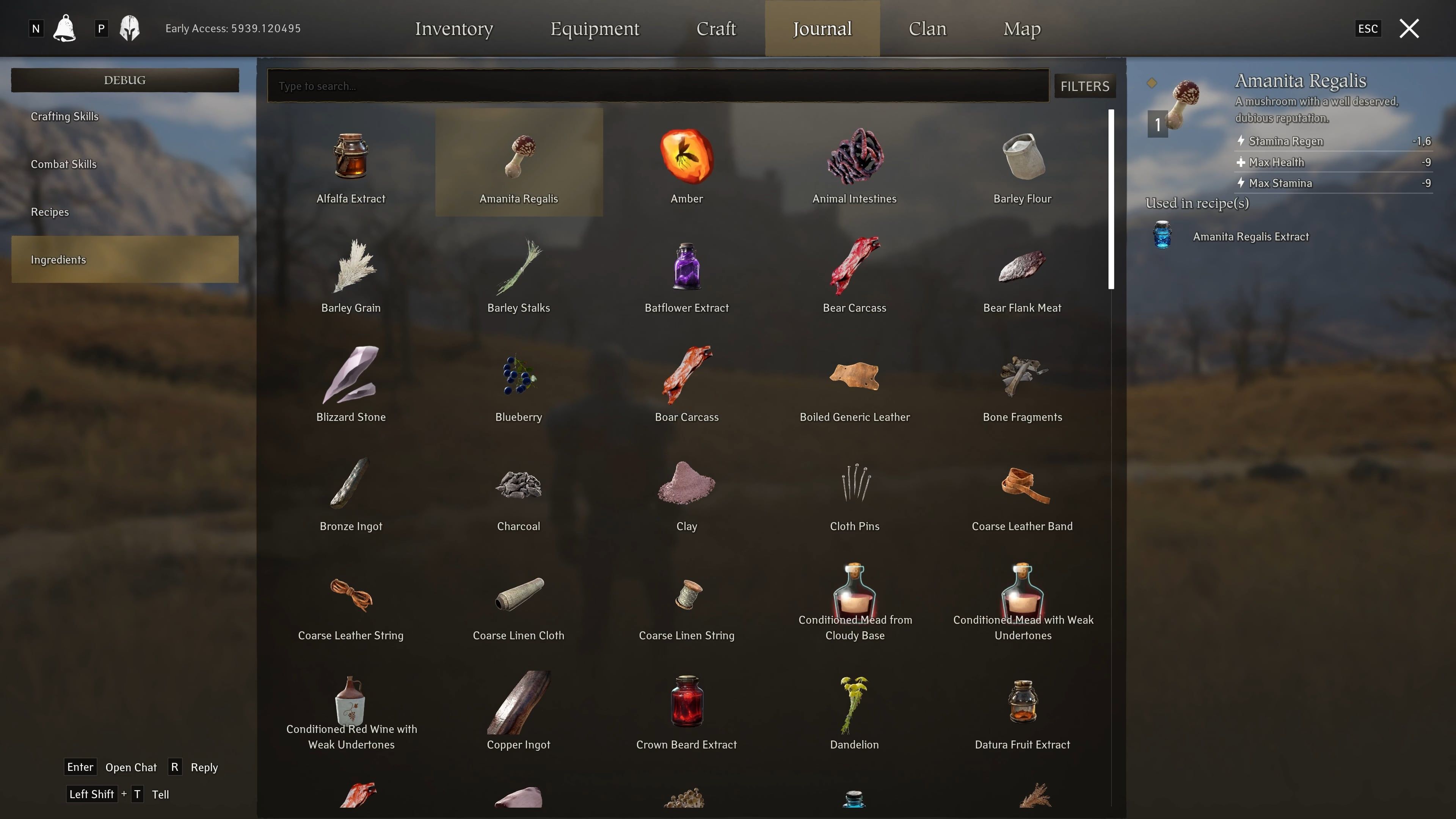Click the DEBUG button

click(x=125, y=80)
